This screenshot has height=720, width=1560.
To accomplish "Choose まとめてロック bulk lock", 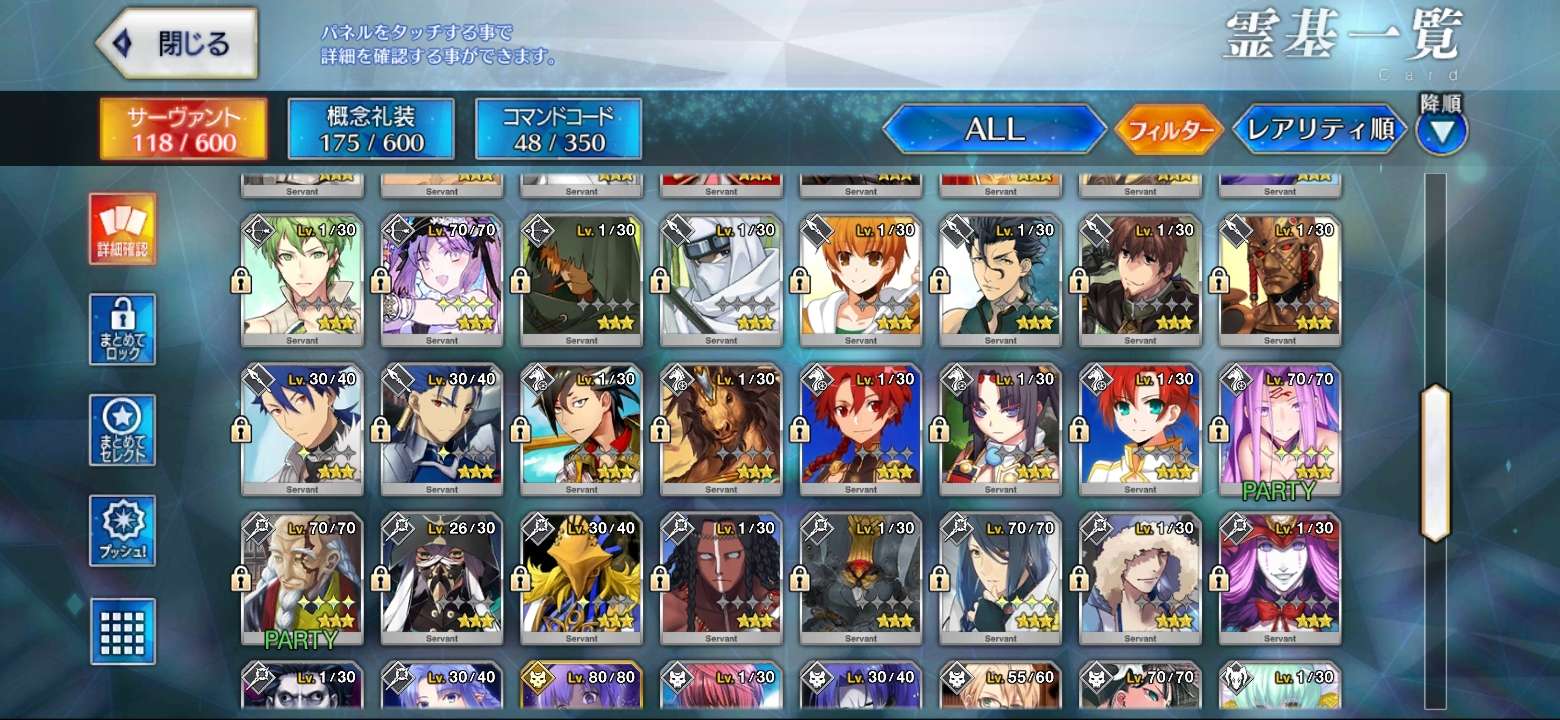I will 122,329.
